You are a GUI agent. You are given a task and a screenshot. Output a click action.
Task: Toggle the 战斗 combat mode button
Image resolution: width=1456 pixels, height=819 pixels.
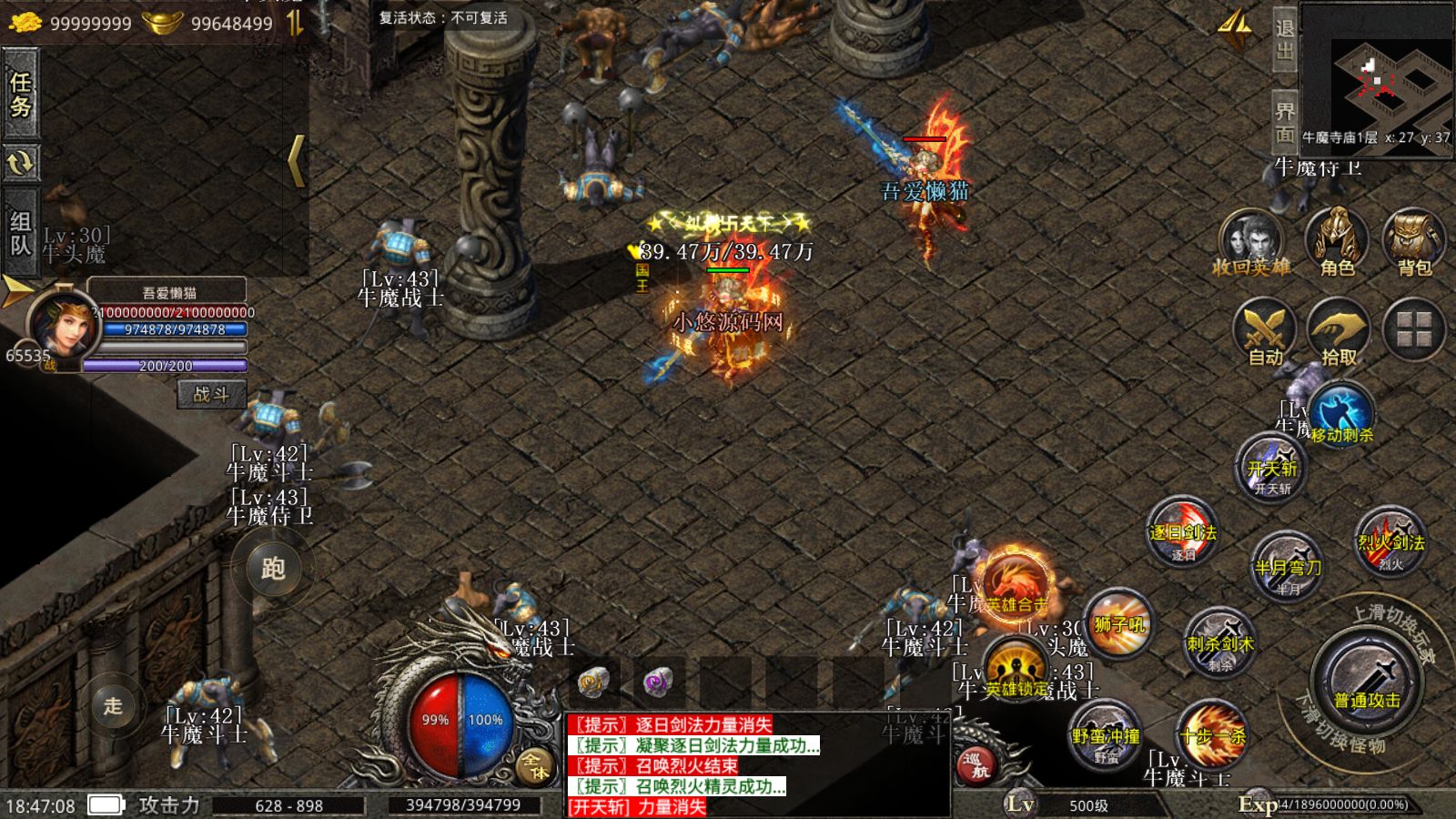[211, 394]
